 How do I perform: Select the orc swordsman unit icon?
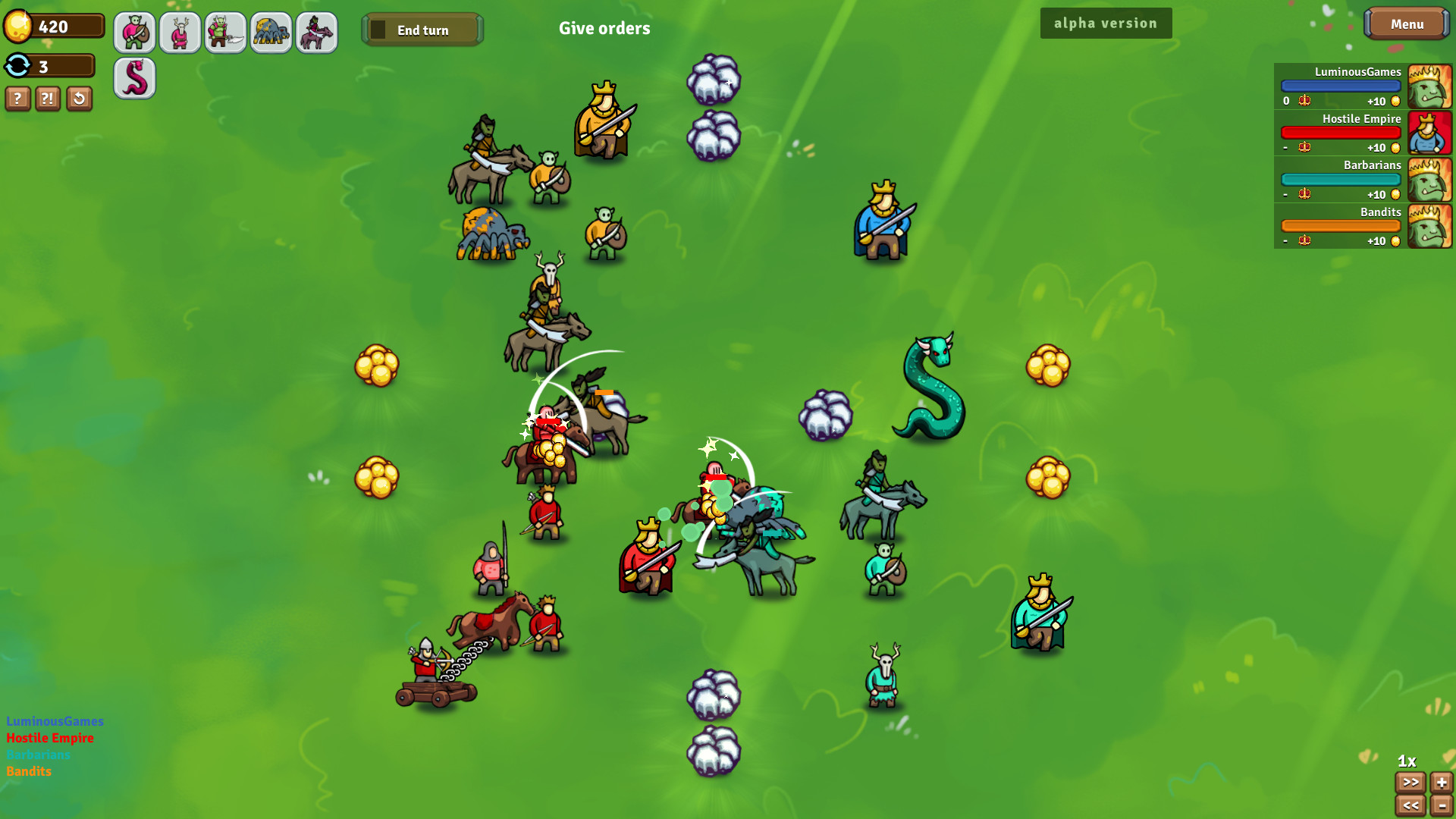(x=134, y=33)
